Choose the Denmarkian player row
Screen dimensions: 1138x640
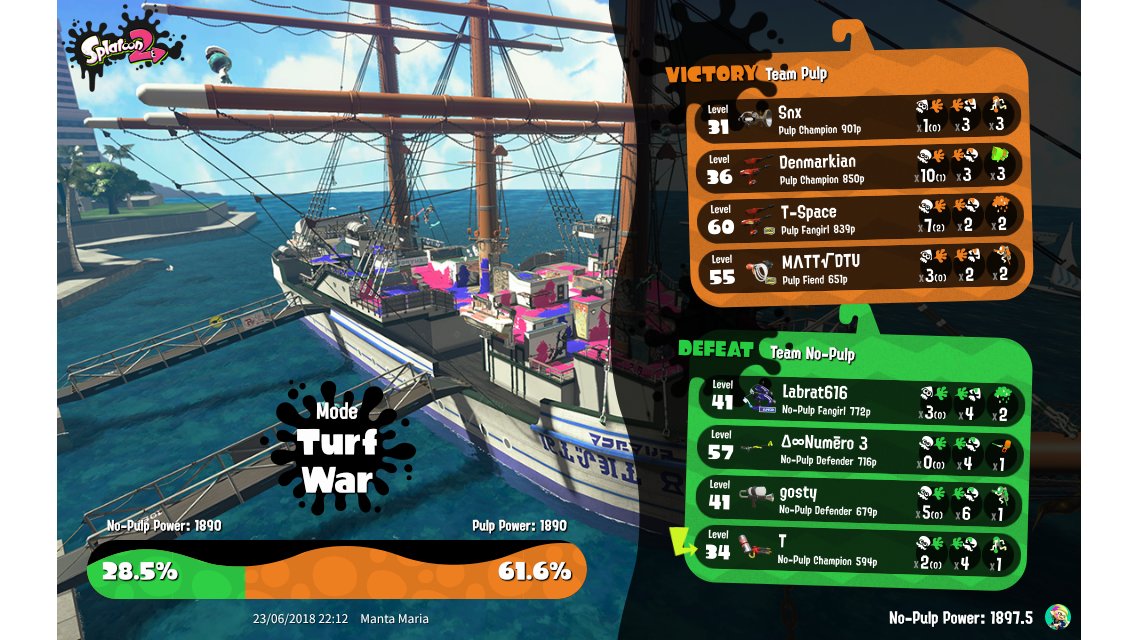tap(860, 166)
